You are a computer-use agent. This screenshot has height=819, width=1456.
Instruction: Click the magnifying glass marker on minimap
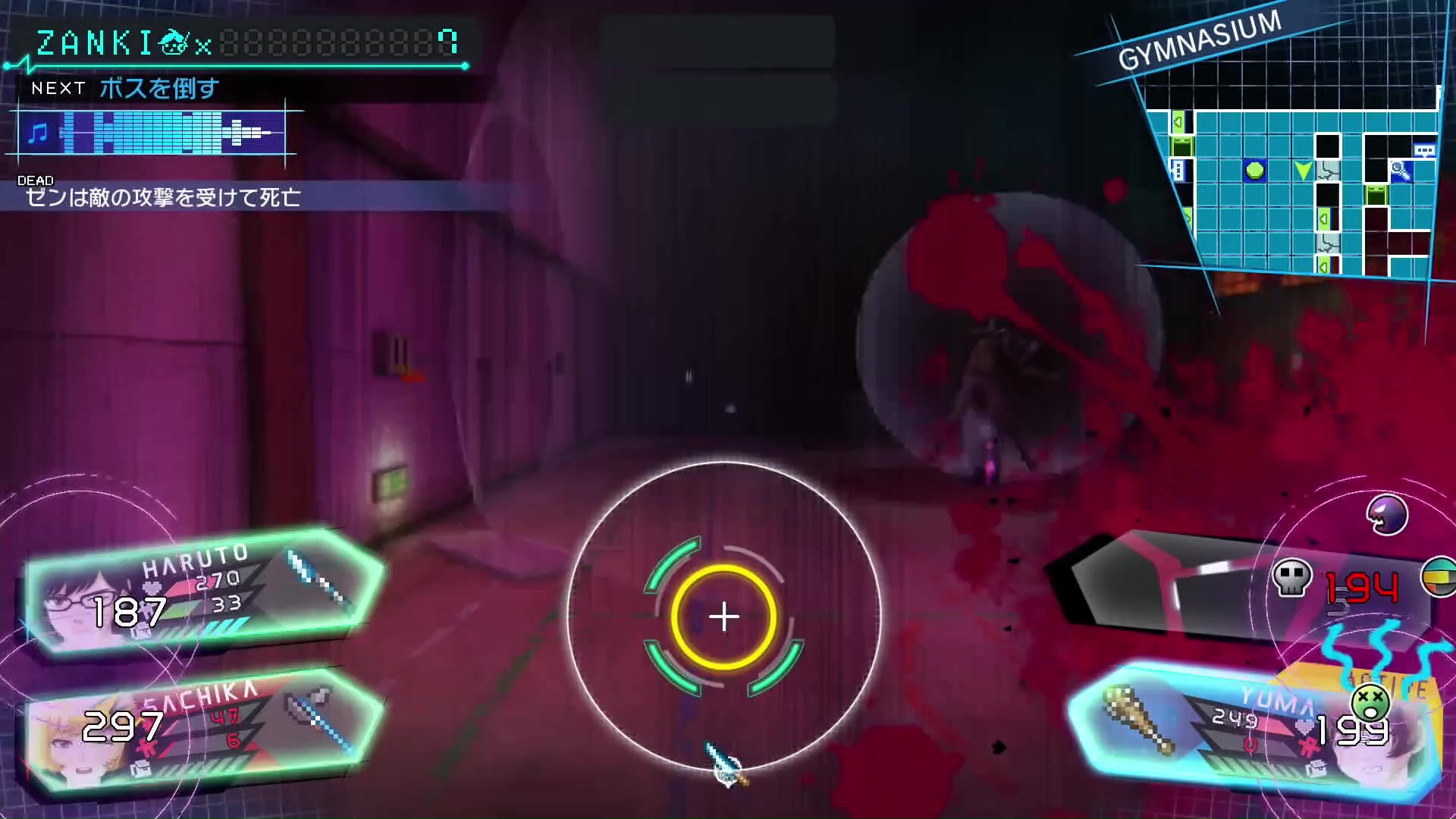tap(1400, 171)
